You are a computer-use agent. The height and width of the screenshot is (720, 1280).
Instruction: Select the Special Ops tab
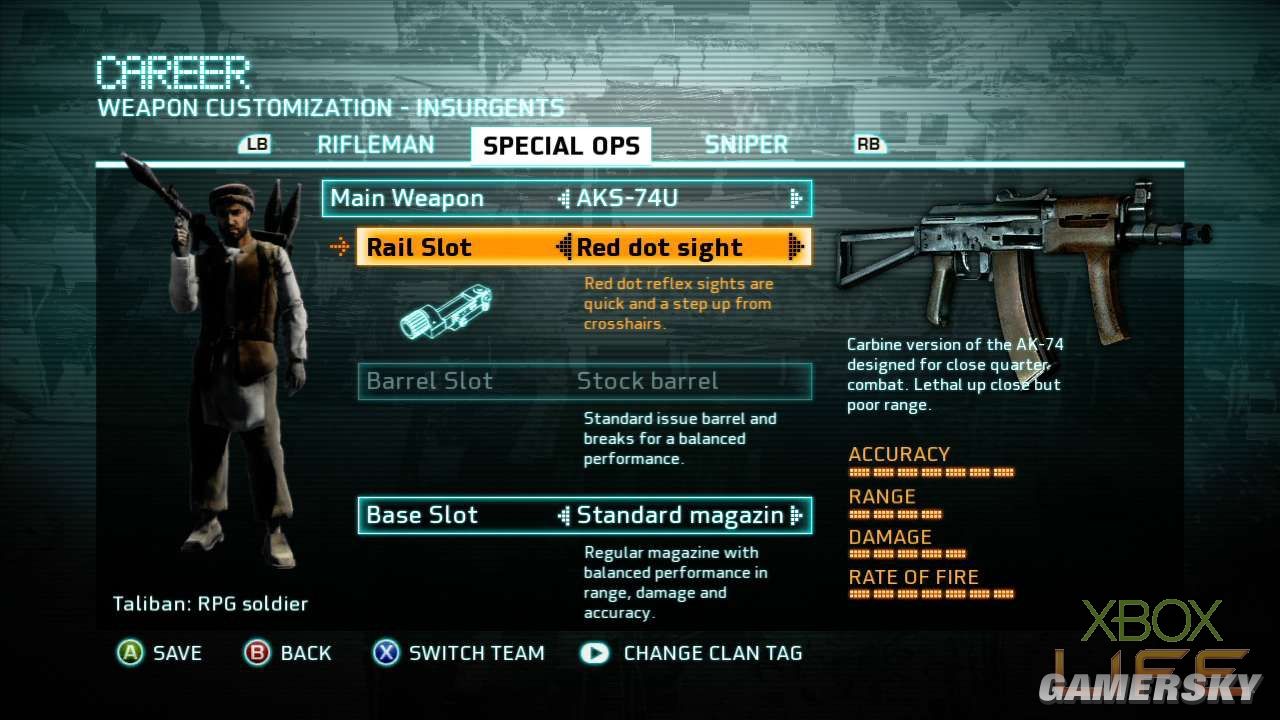pyautogui.click(x=561, y=146)
